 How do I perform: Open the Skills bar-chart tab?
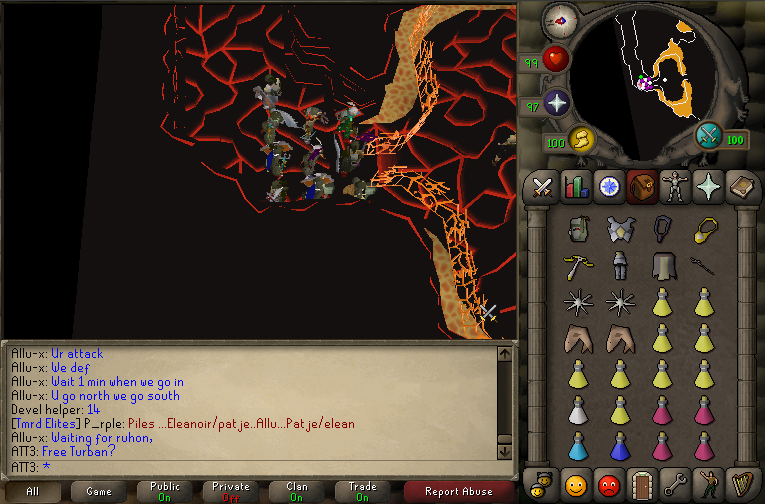pyautogui.click(x=575, y=187)
